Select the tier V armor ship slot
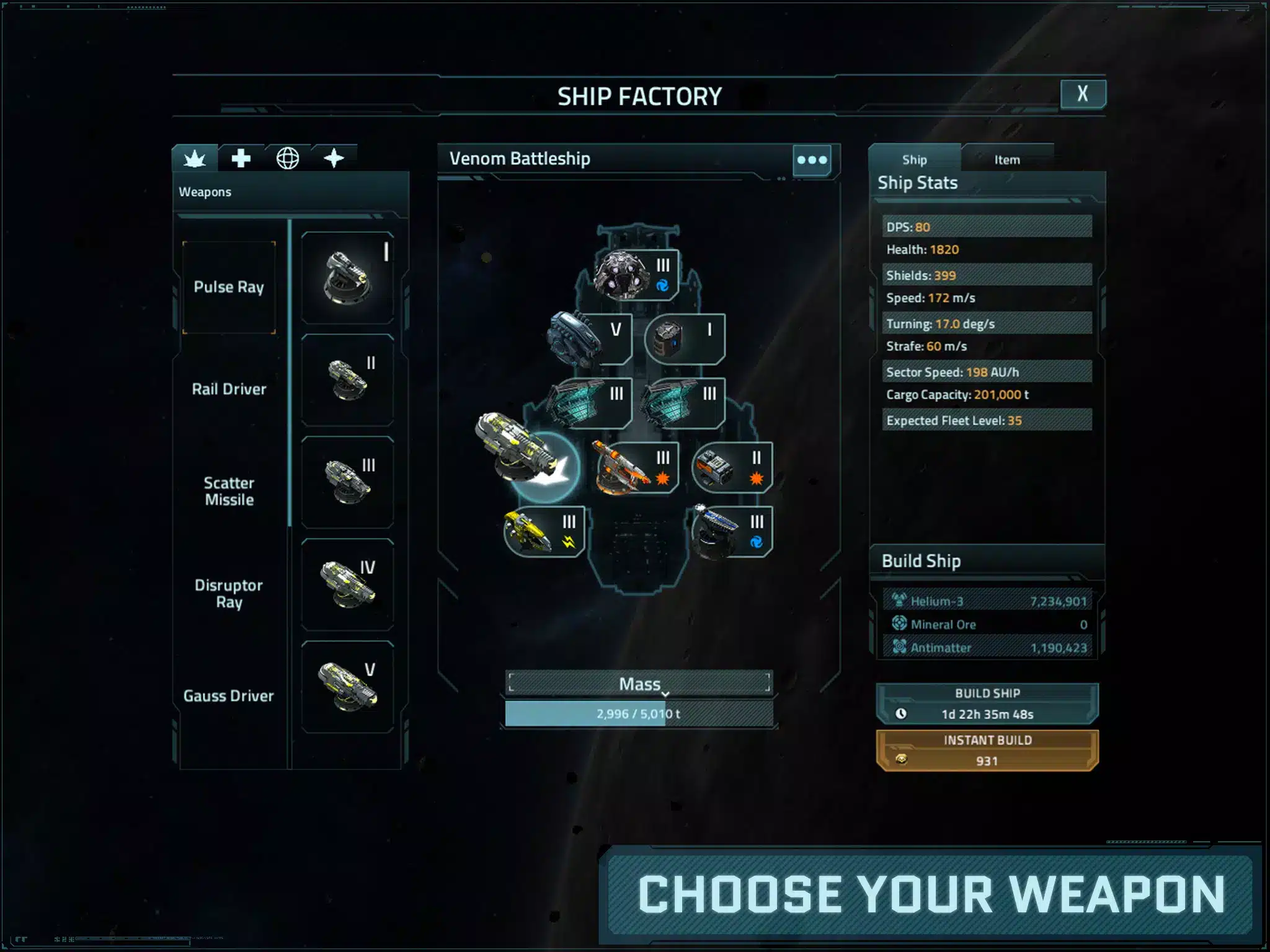 pyautogui.click(x=589, y=339)
